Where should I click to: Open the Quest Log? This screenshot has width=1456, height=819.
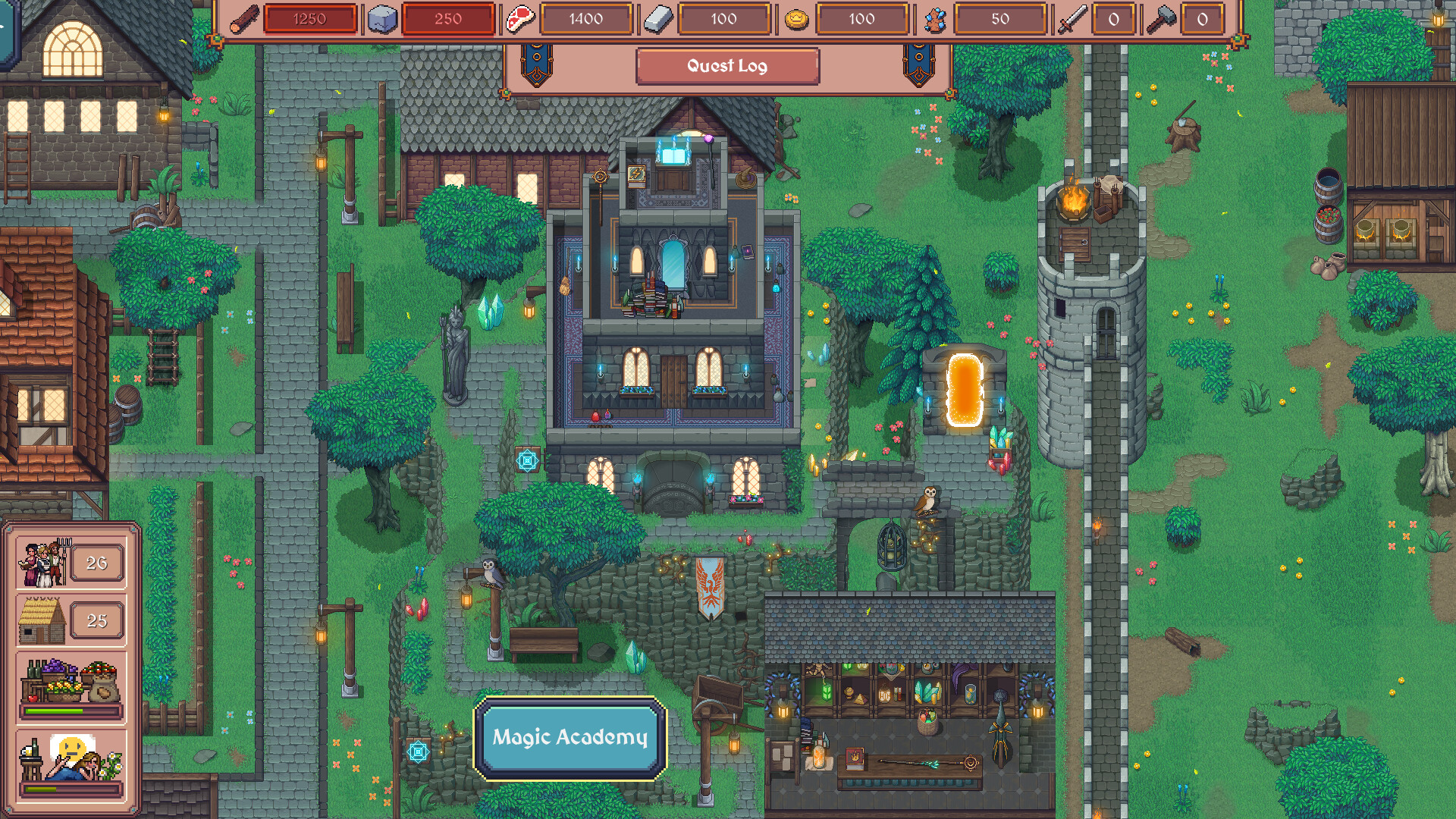[727, 66]
